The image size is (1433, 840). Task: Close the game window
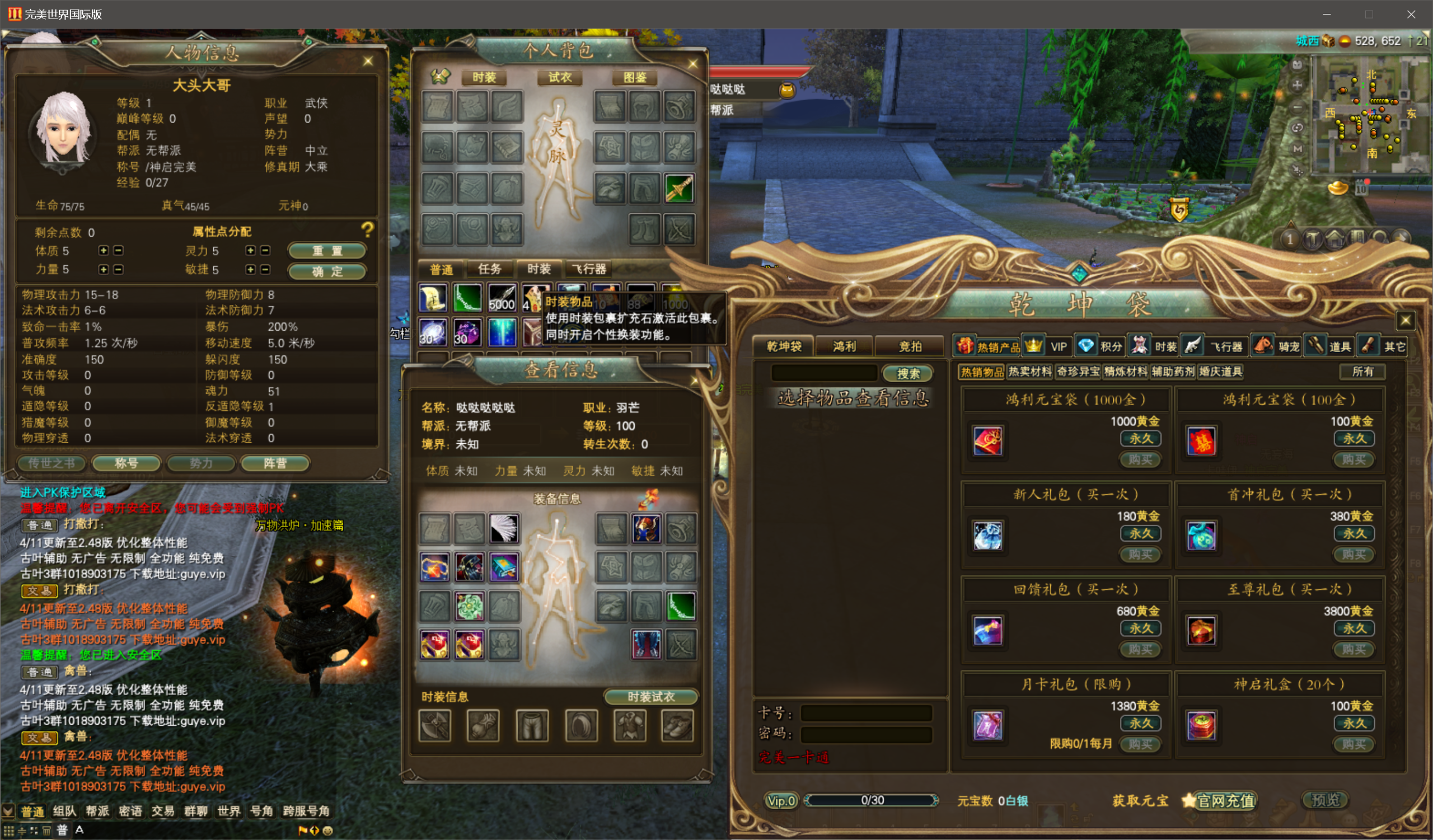1411,14
